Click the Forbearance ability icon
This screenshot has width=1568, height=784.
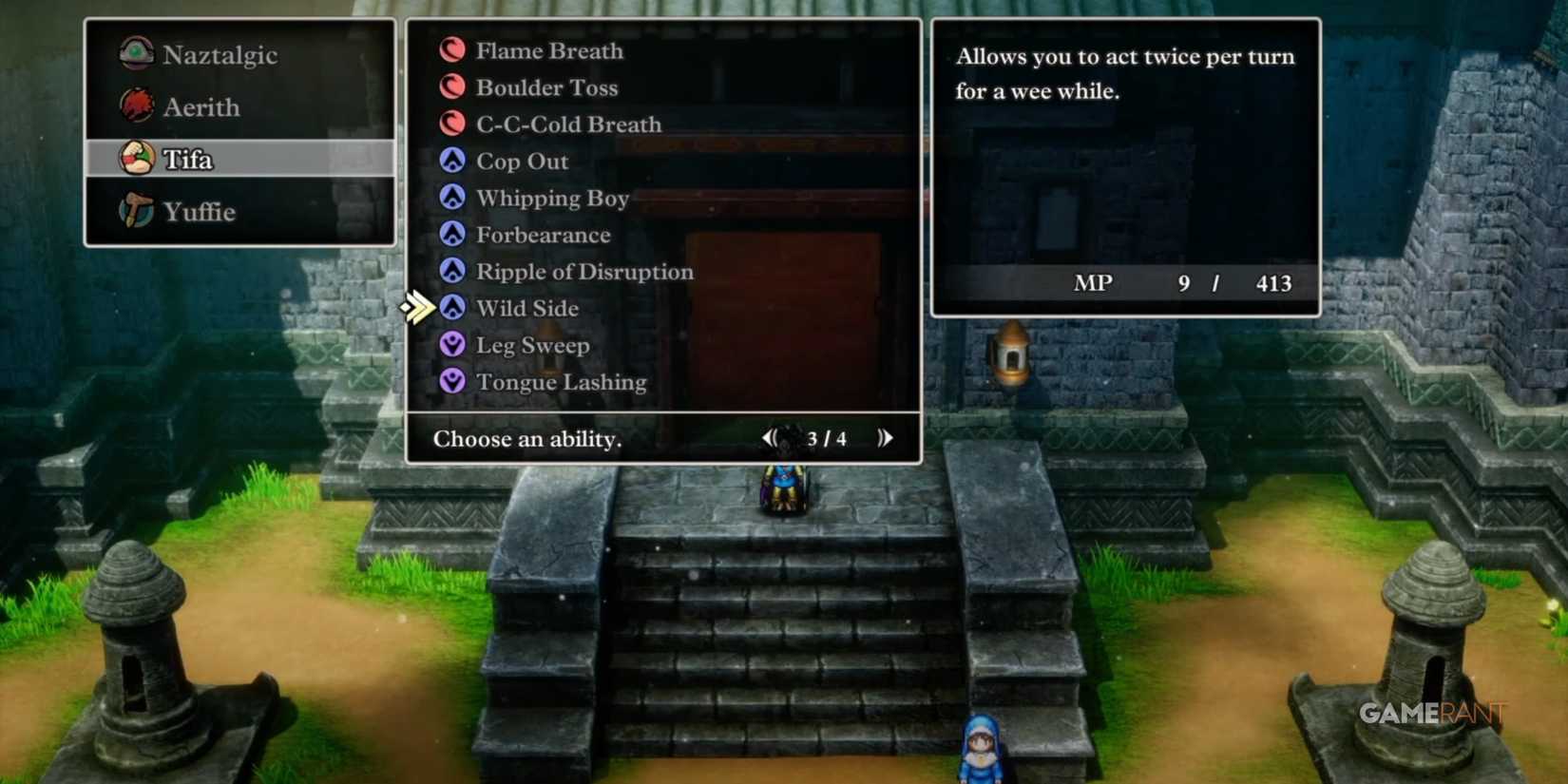click(453, 235)
